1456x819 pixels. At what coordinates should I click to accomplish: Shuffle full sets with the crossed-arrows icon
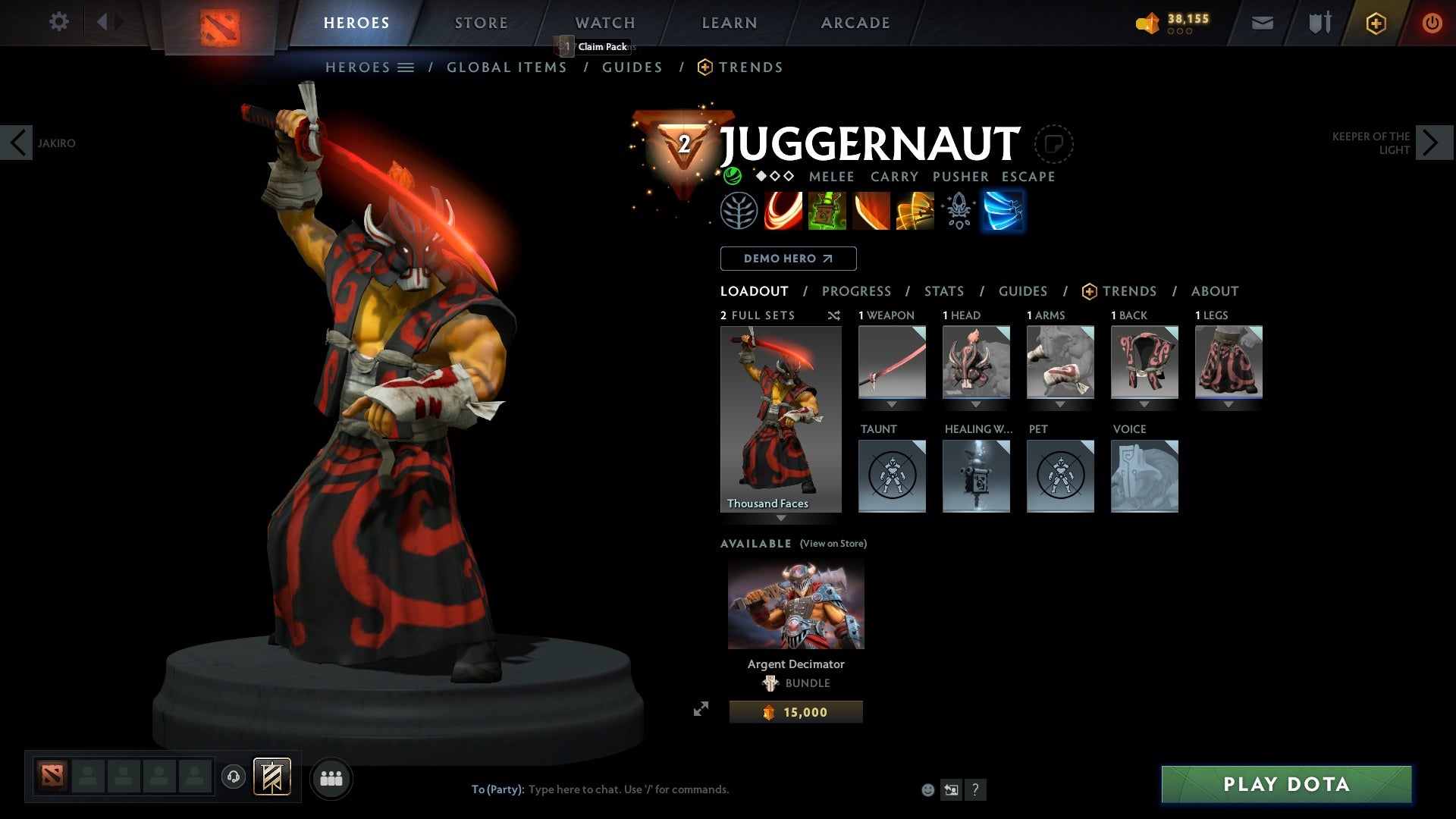click(x=834, y=315)
